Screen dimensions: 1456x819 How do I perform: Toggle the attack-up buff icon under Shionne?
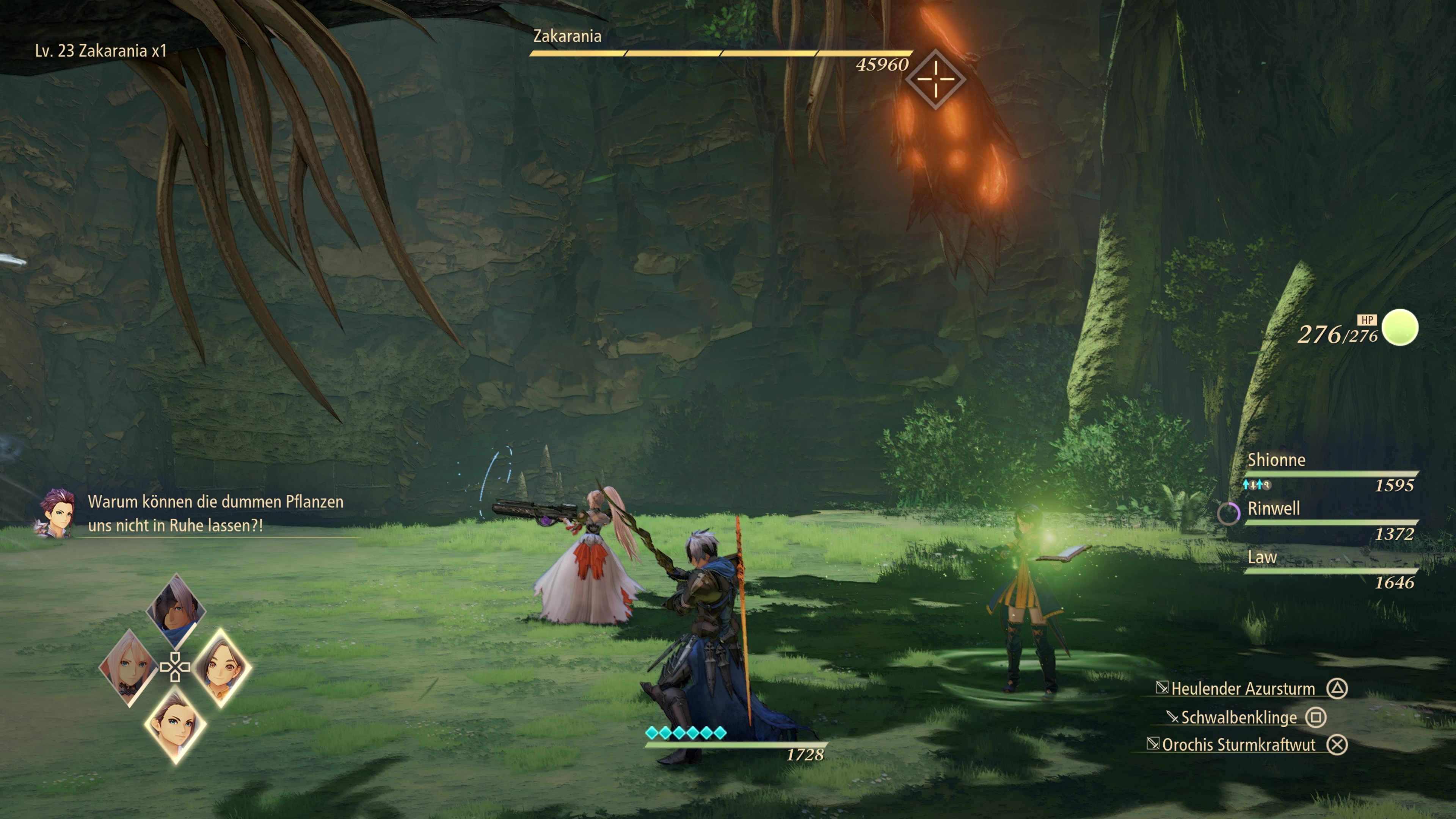coord(1250,485)
